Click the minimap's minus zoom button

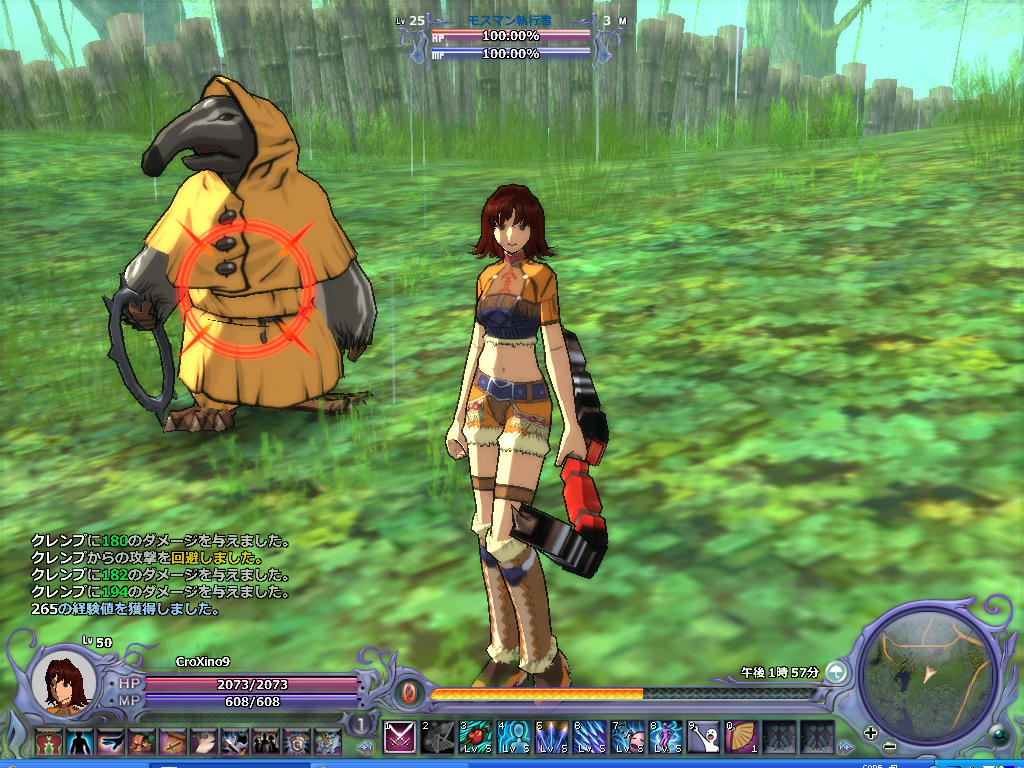[x=890, y=745]
